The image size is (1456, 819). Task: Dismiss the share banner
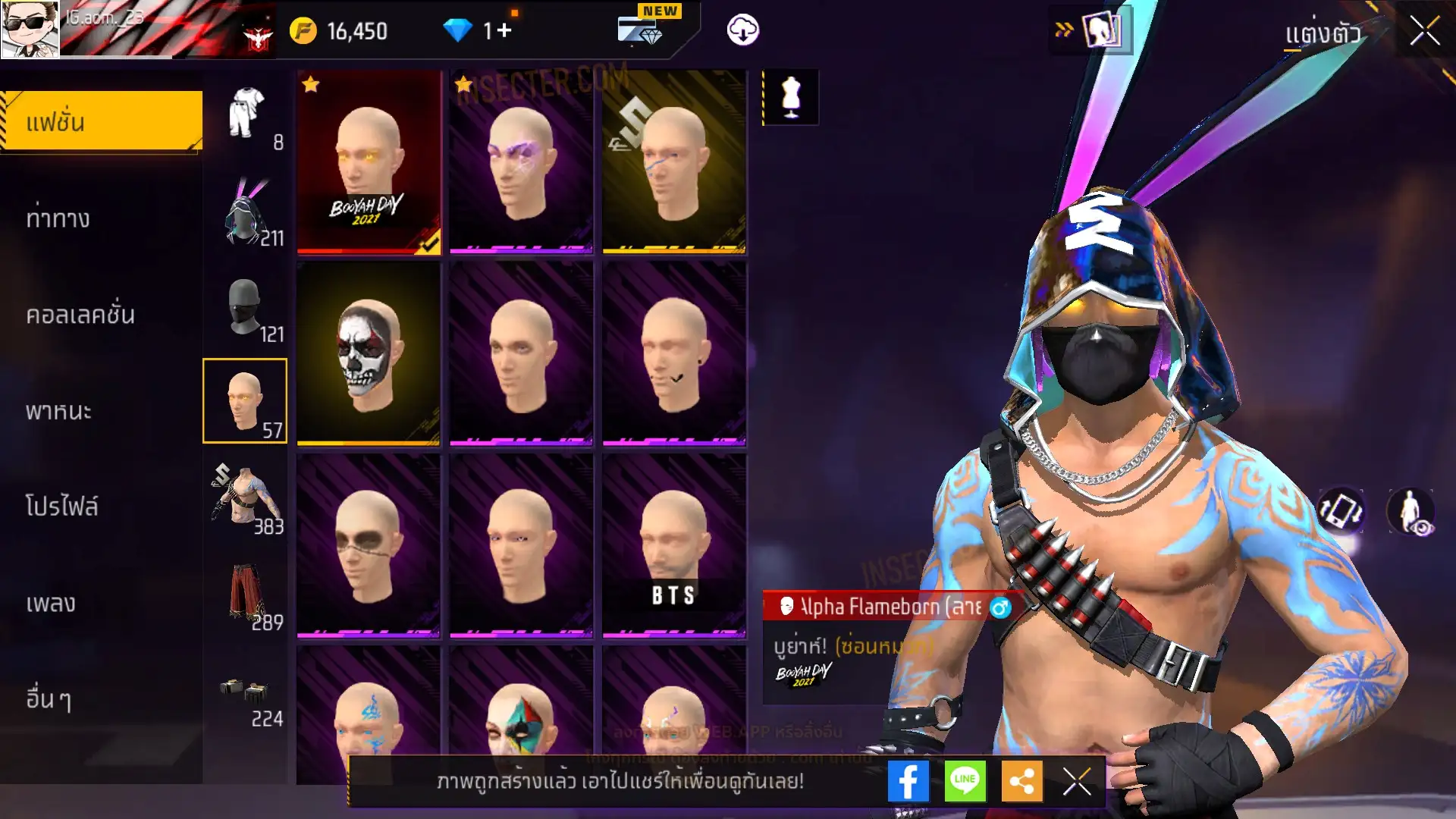coord(1077,781)
